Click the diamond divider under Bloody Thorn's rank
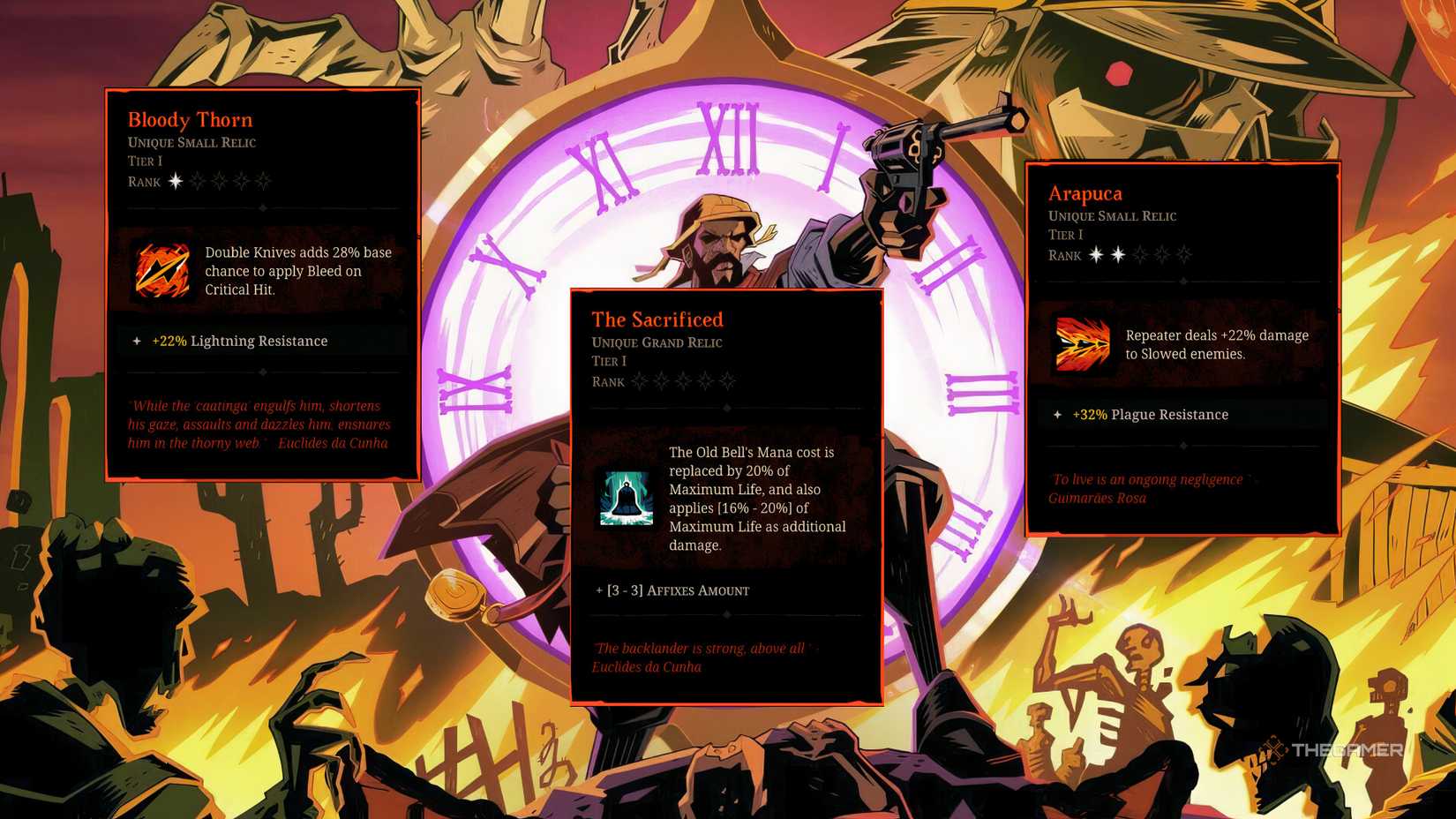Viewport: 1456px width, 819px height. (262, 209)
